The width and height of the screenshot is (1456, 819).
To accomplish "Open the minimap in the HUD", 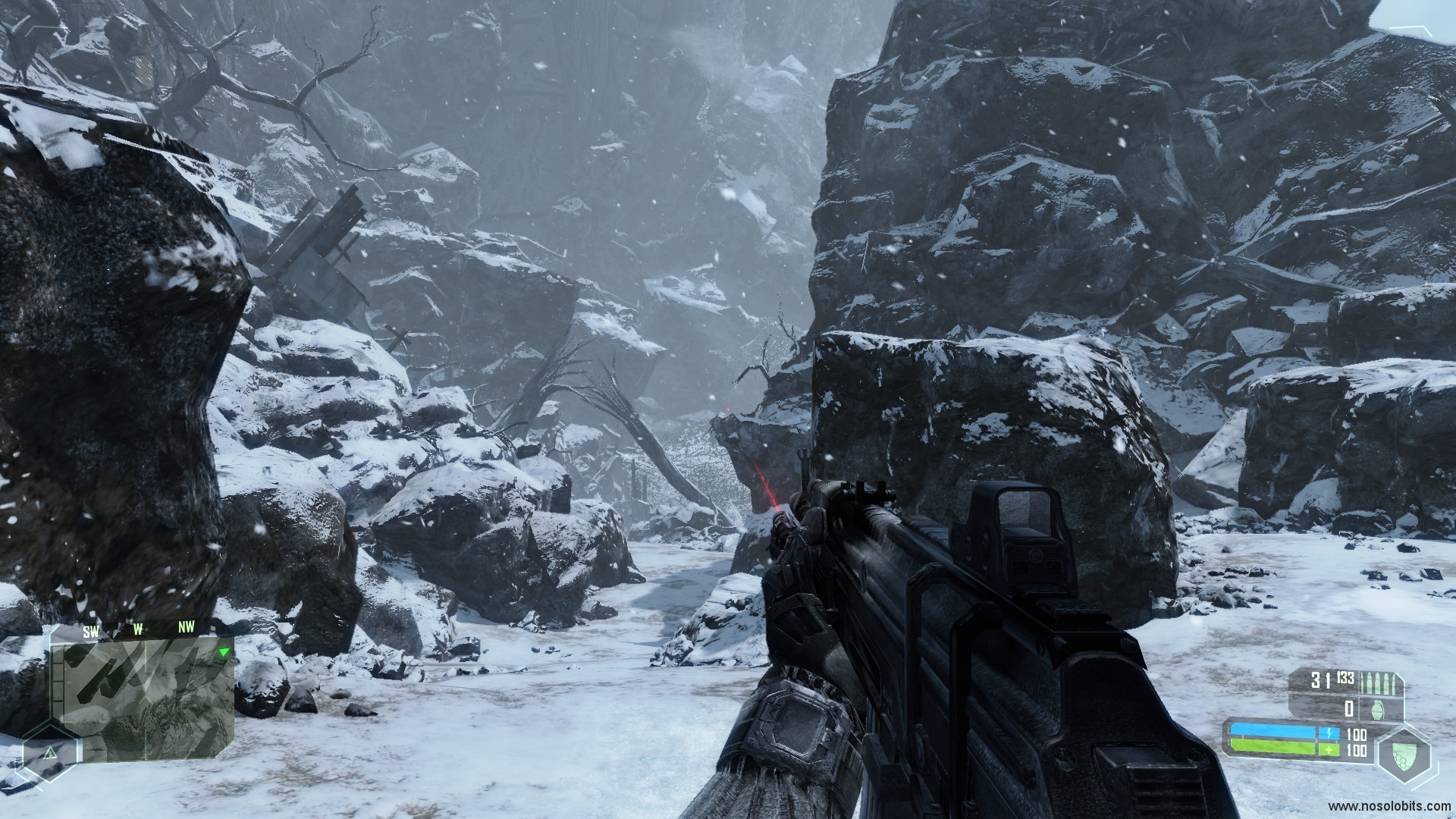I will click(x=144, y=698).
